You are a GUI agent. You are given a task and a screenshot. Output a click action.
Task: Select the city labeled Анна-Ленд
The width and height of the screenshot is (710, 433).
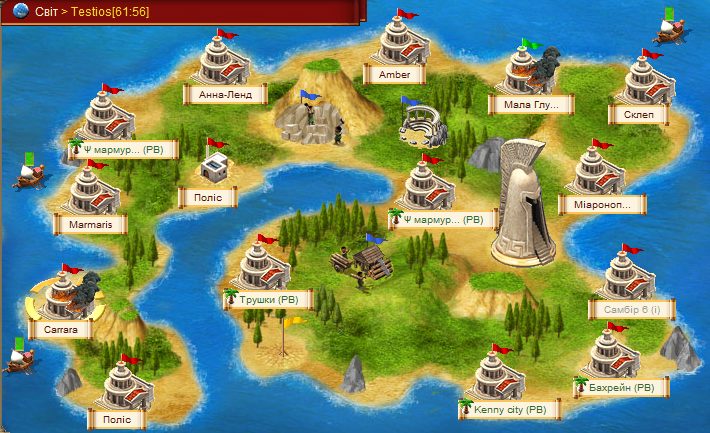tap(225, 95)
